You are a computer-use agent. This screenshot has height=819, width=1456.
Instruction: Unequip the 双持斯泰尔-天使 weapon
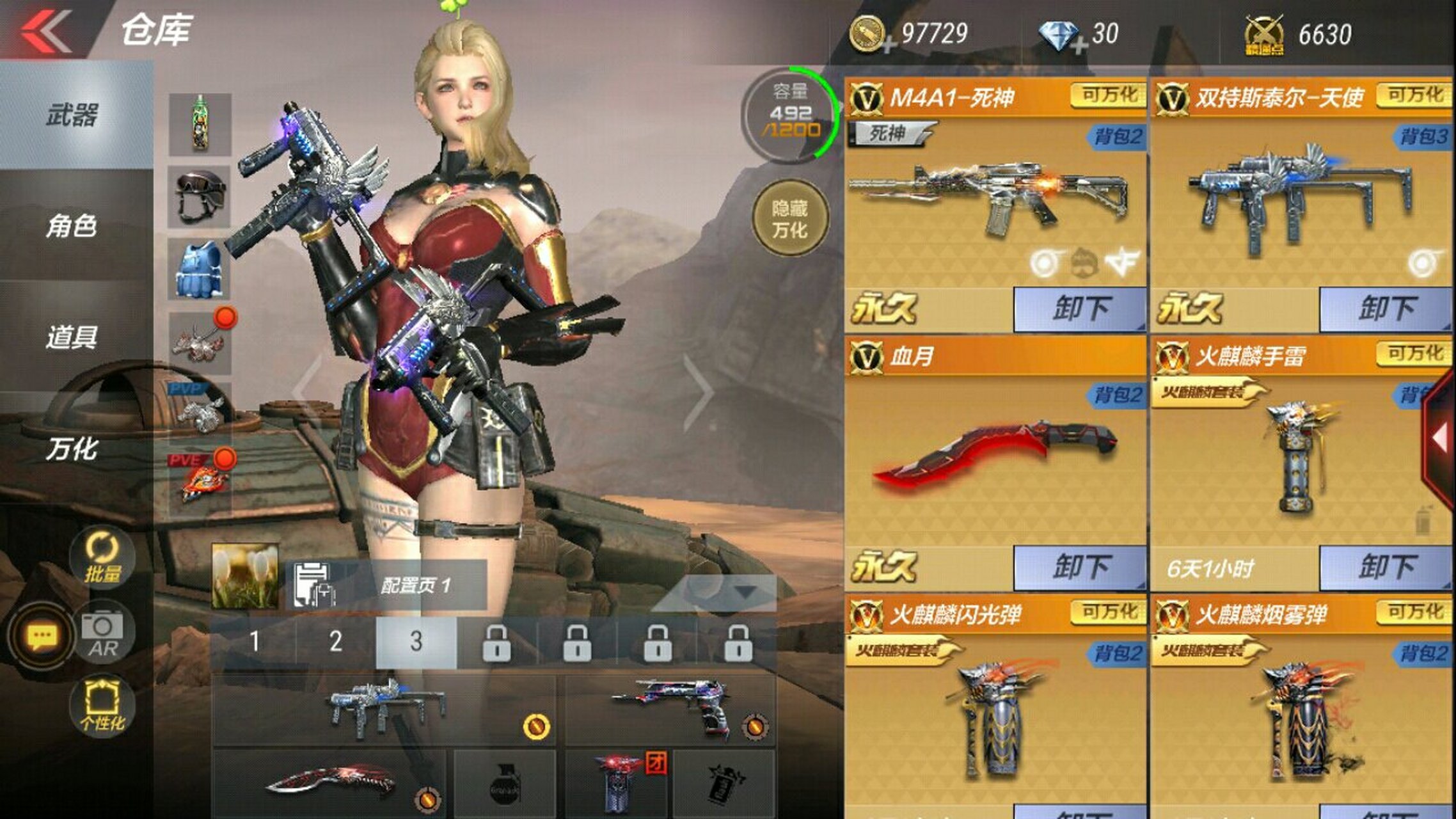coord(1386,309)
